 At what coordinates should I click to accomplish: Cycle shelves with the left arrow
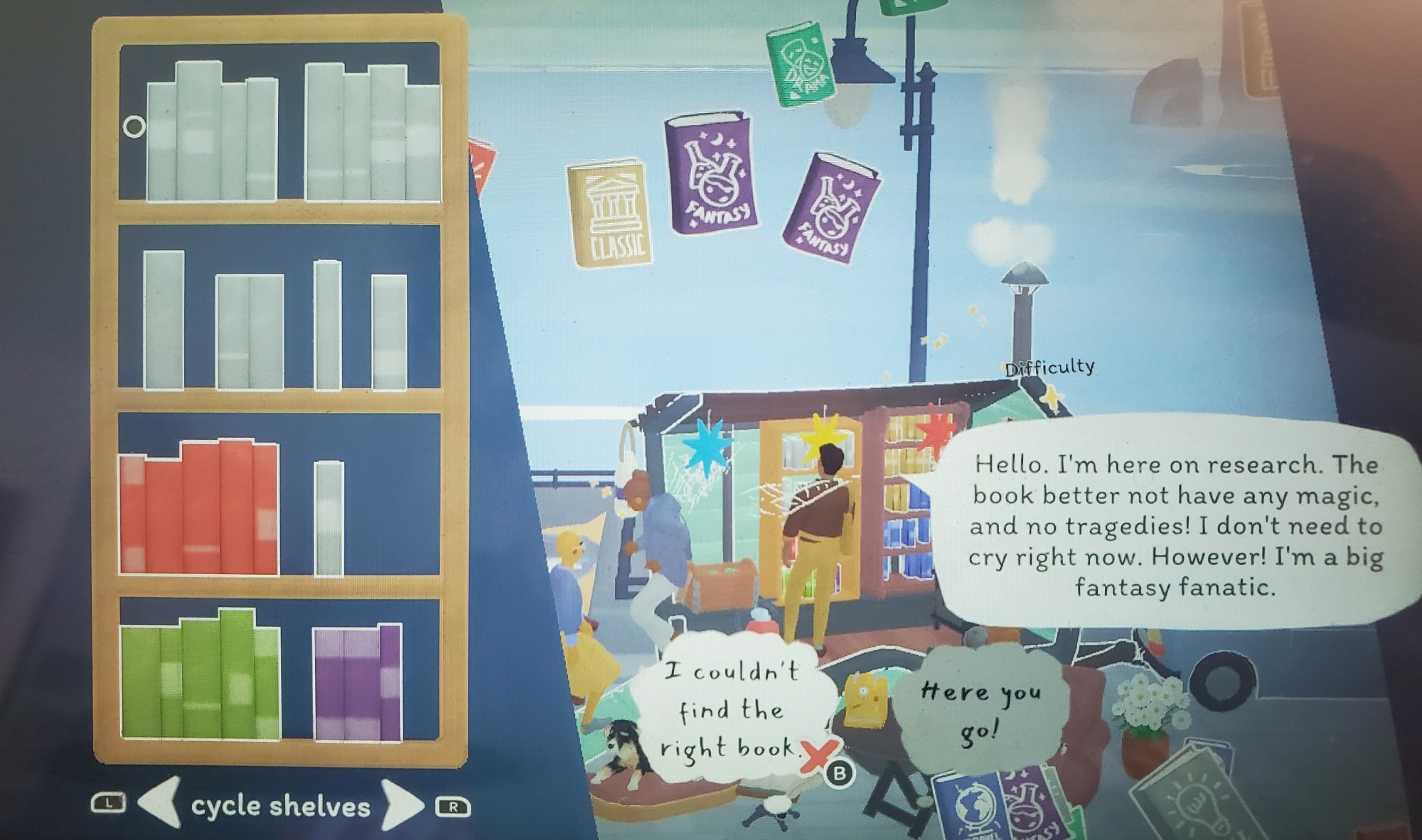(x=159, y=804)
